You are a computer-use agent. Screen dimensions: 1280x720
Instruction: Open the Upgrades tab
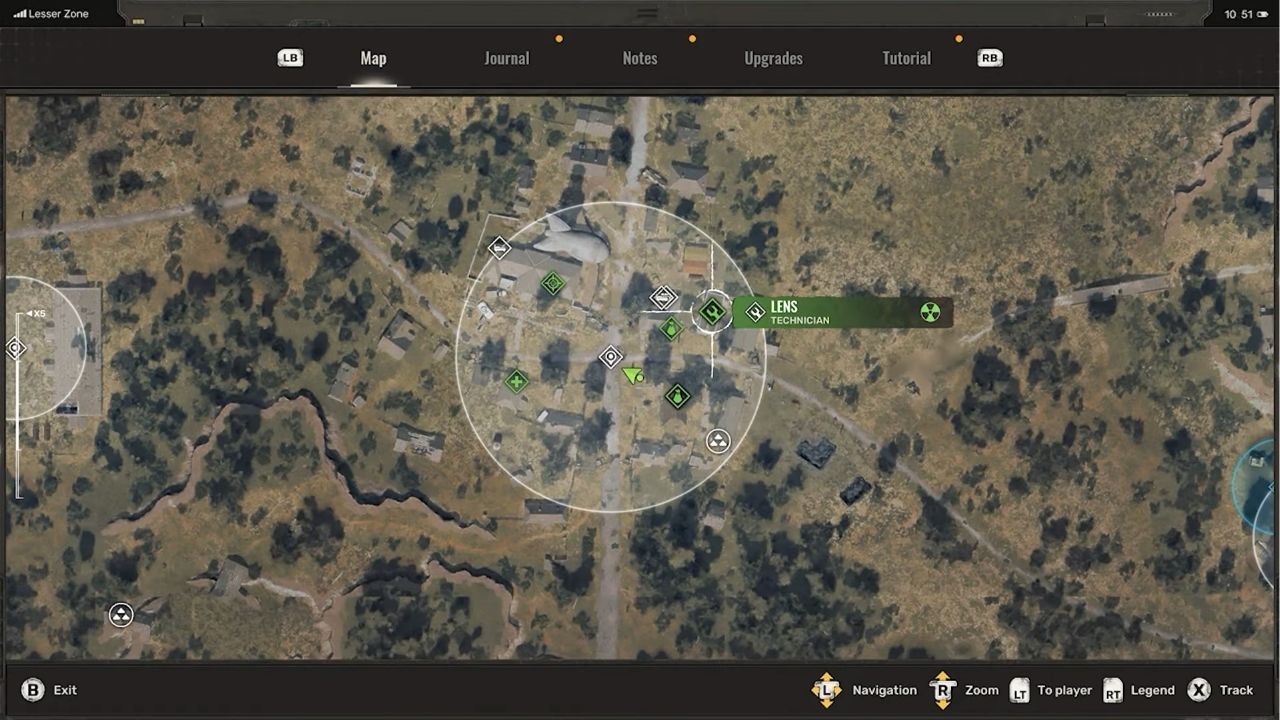[x=773, y=58]
